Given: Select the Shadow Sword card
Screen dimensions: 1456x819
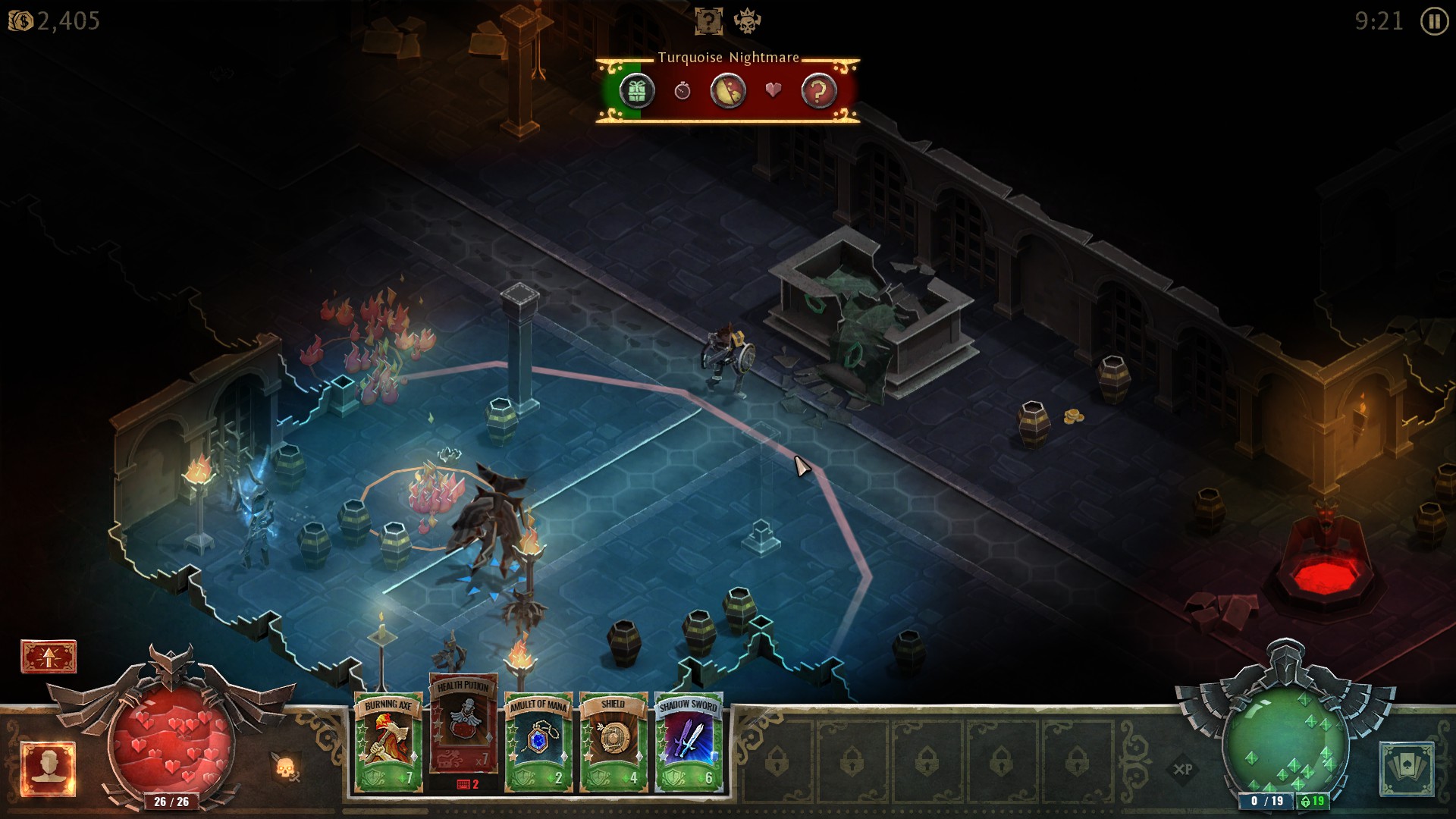Looking at the screenshot, I should (688, 742).
